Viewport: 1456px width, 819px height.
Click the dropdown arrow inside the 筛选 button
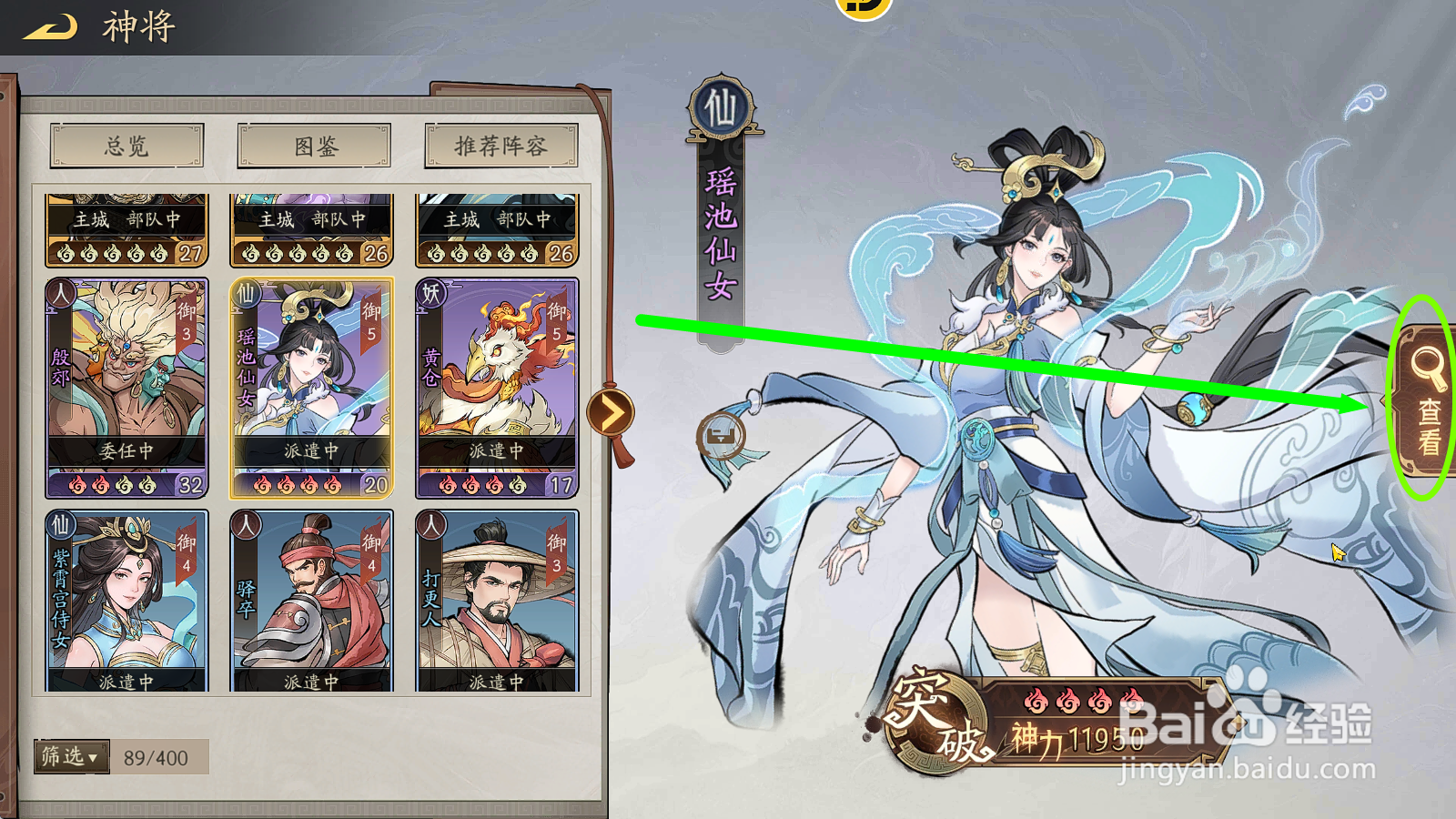(91, 758)
